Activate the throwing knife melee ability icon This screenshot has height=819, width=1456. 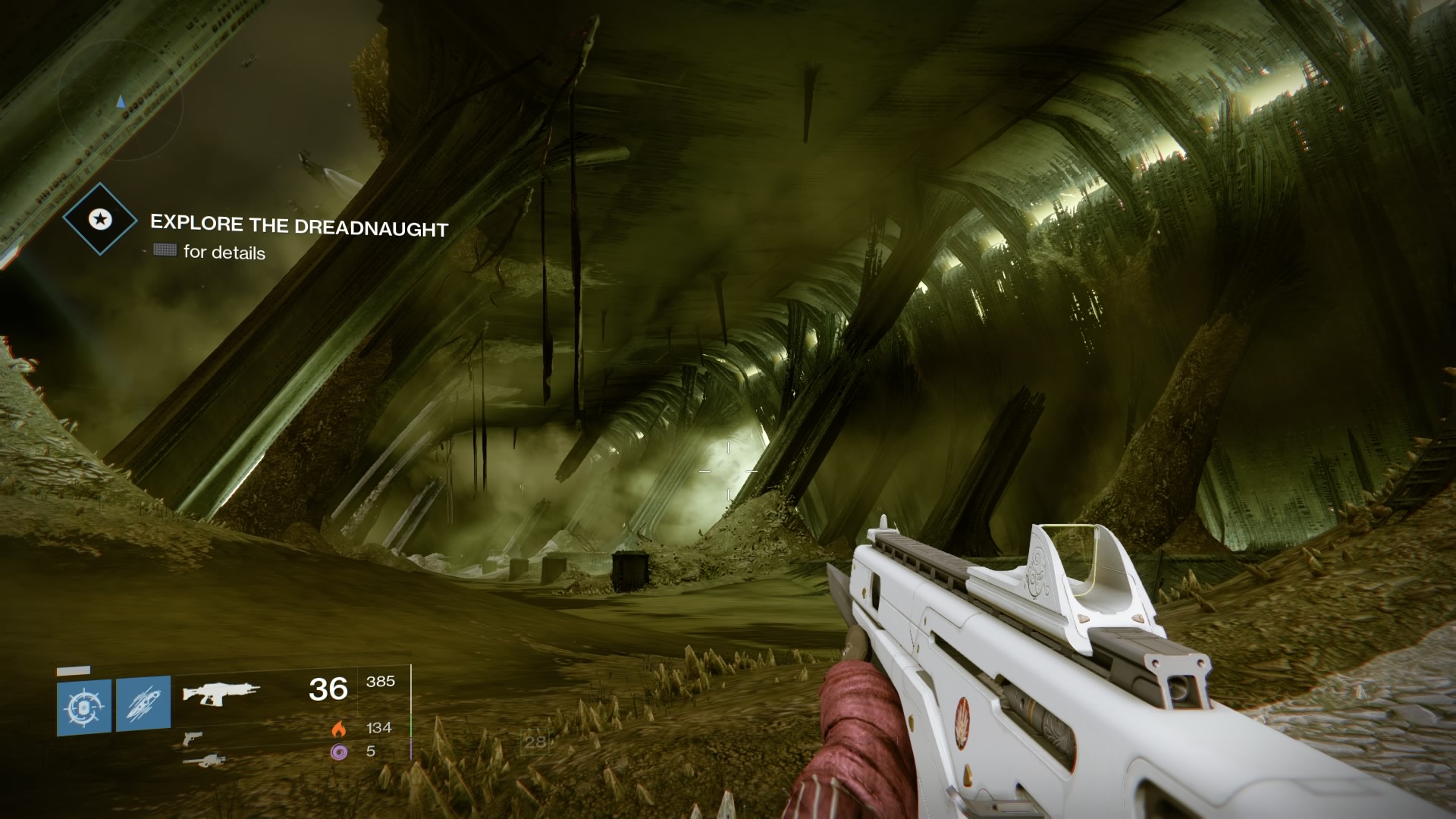[143, 705]
